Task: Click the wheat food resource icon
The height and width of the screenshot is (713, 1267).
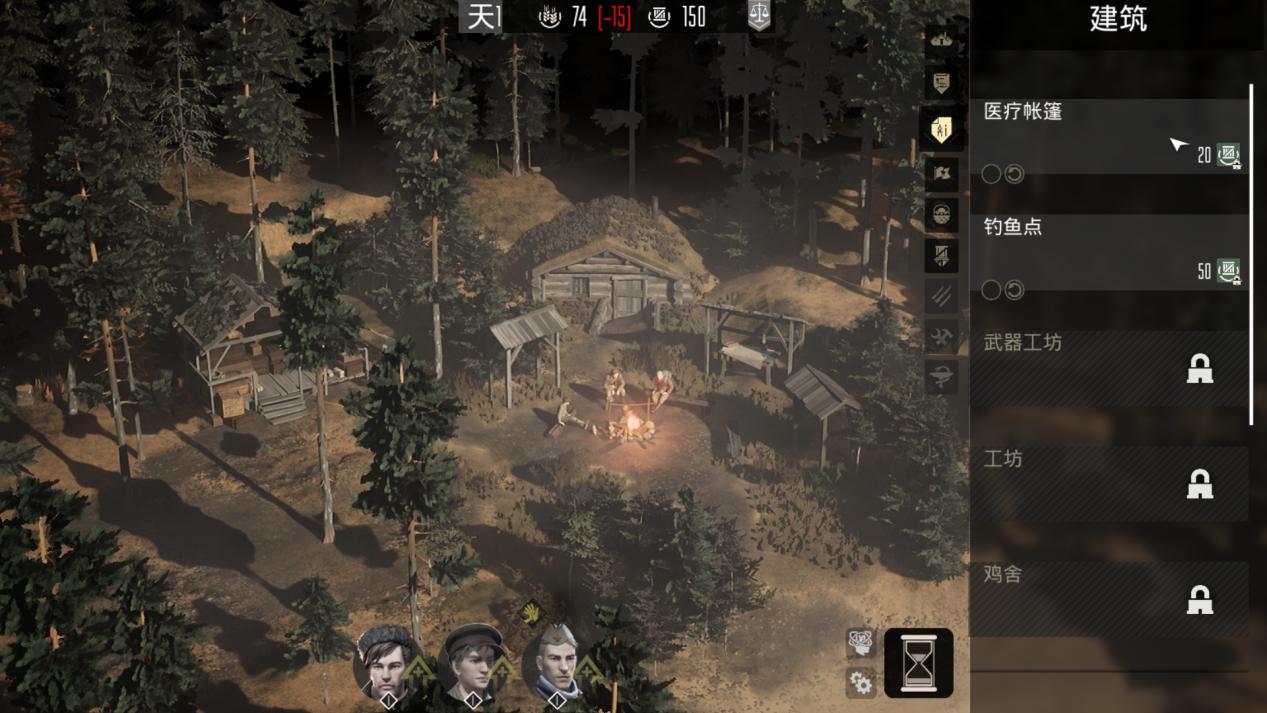Action: [550, 16]
